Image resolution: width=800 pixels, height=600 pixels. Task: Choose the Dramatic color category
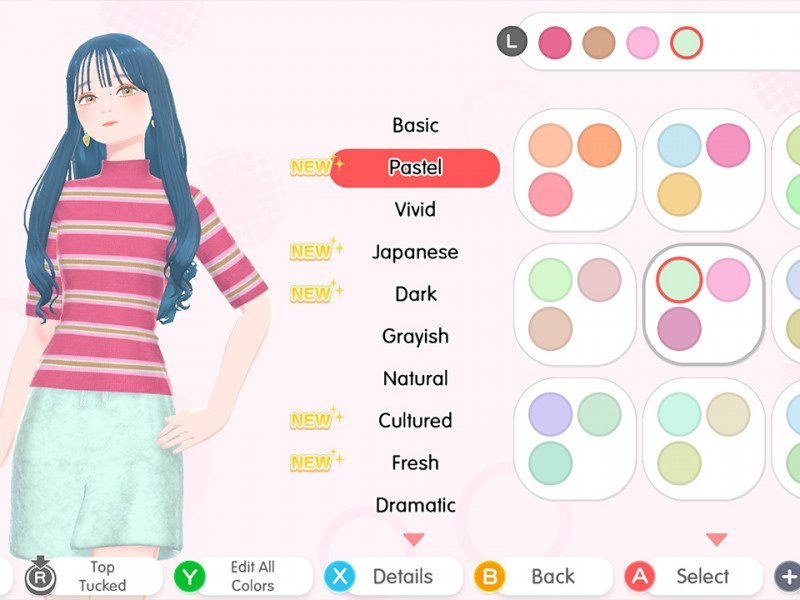pyautogui.click(x=415, y=505)
